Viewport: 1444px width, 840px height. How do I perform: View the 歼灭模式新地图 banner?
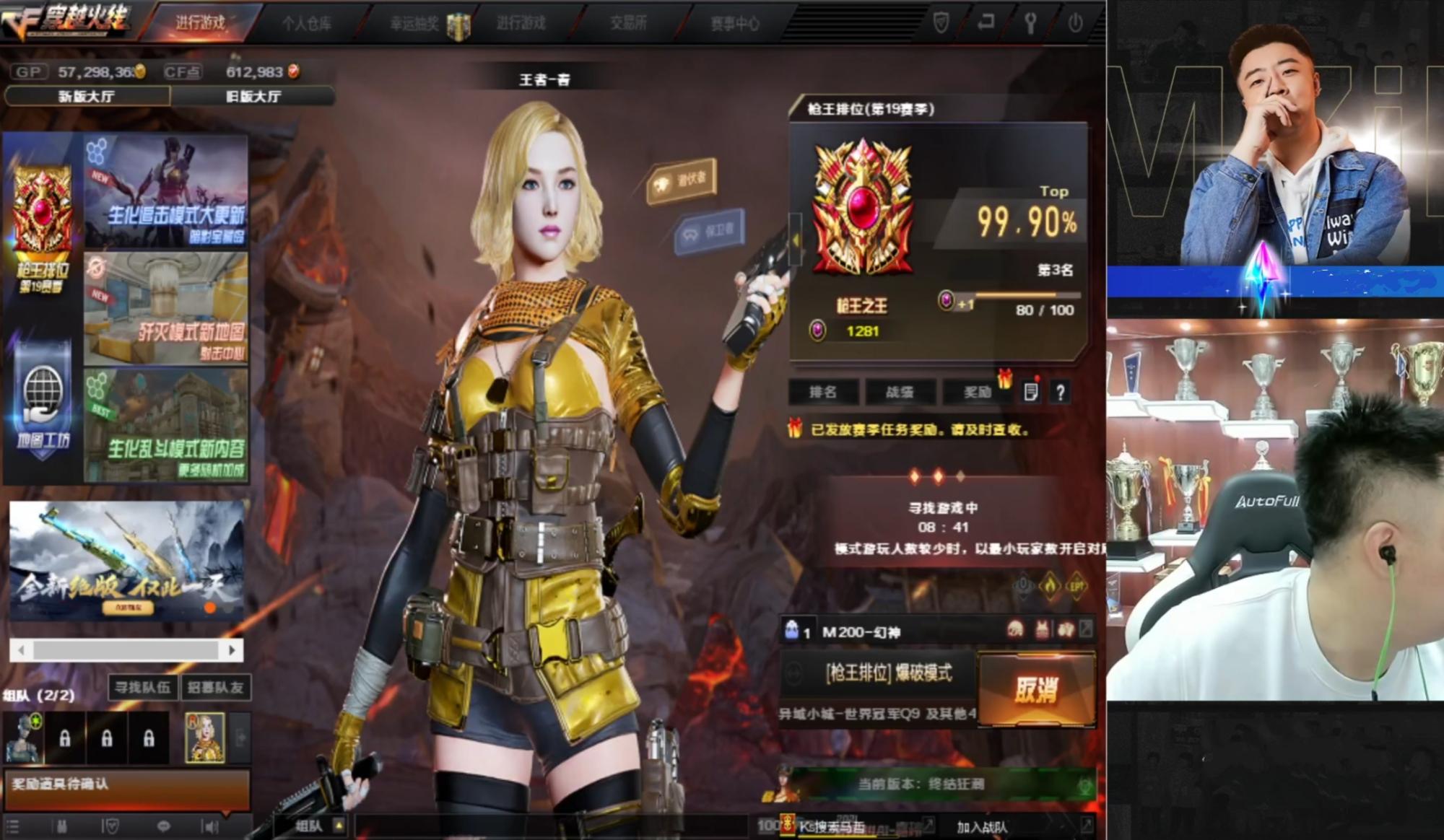[166, 309]
